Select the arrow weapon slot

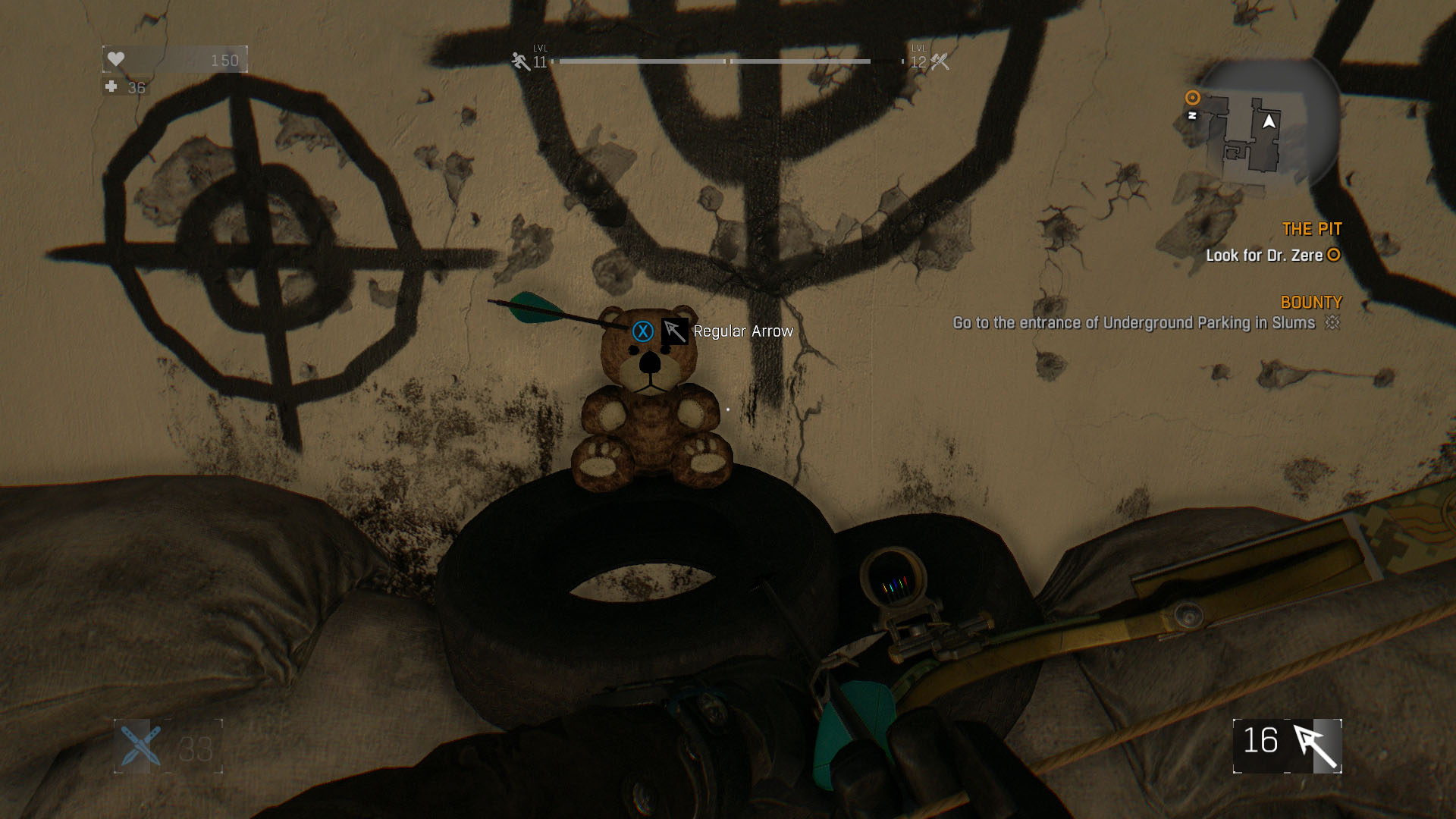coord(1288,745)
